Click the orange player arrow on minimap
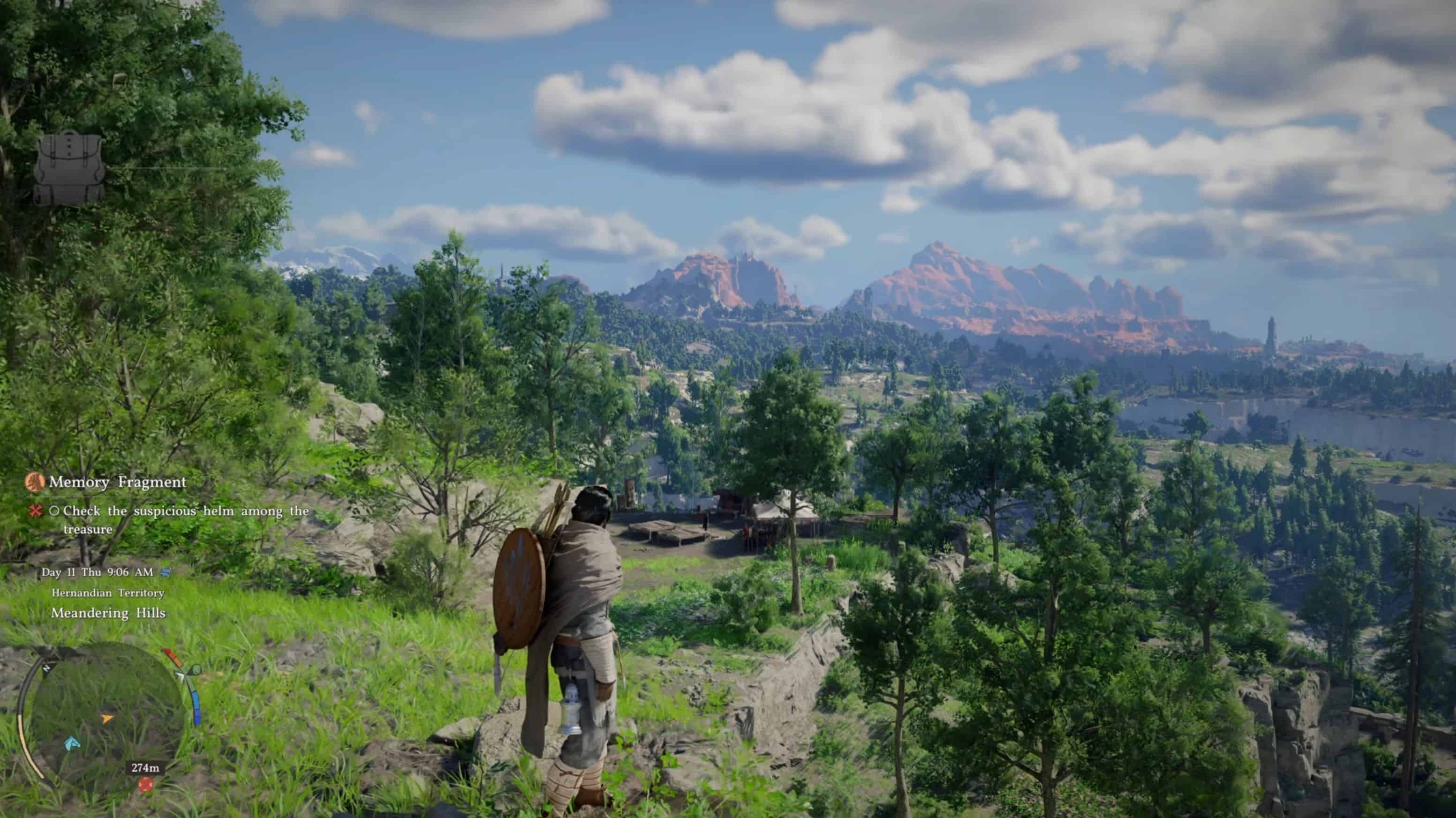Viewport: 1456px width, 818px height. pos(106,719)
